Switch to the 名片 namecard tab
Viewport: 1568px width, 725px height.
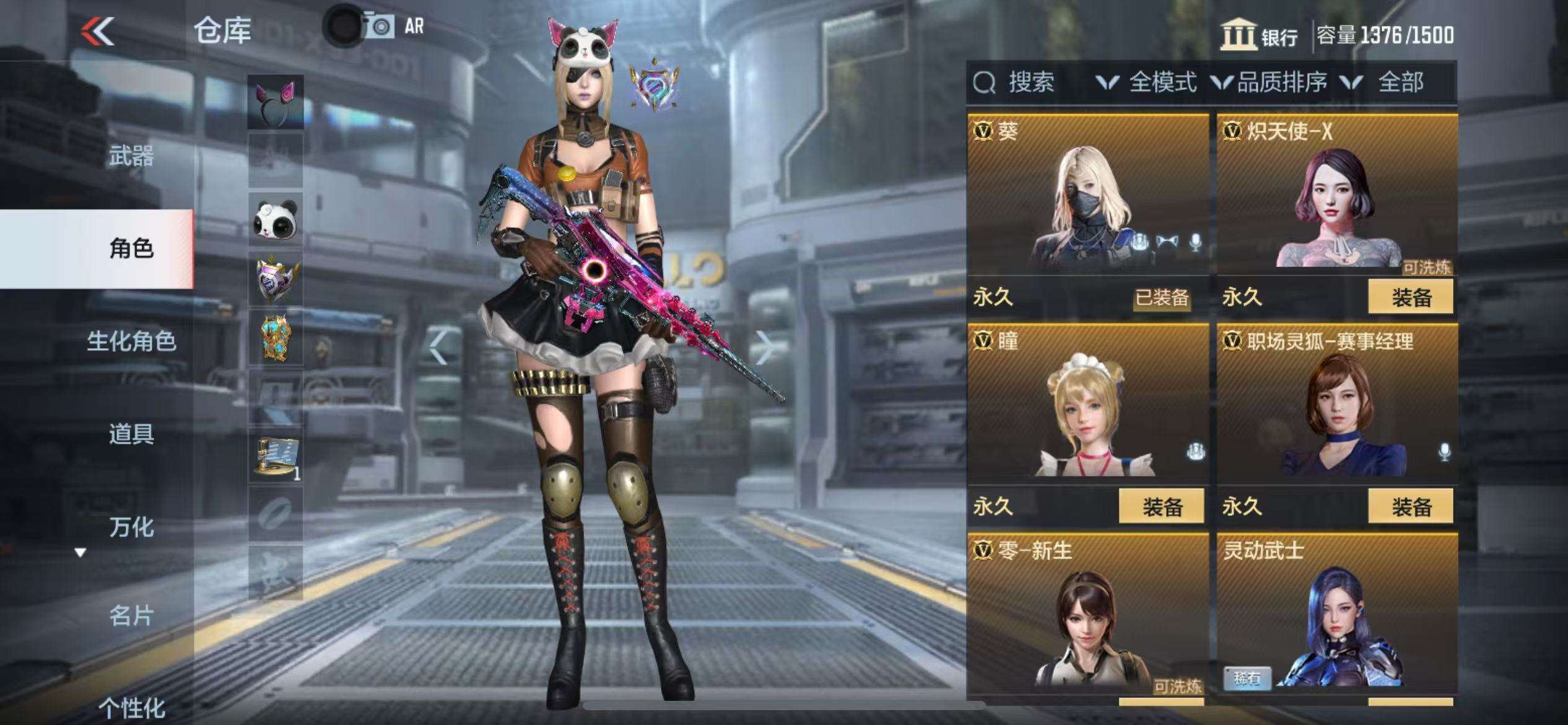[131, 616]
